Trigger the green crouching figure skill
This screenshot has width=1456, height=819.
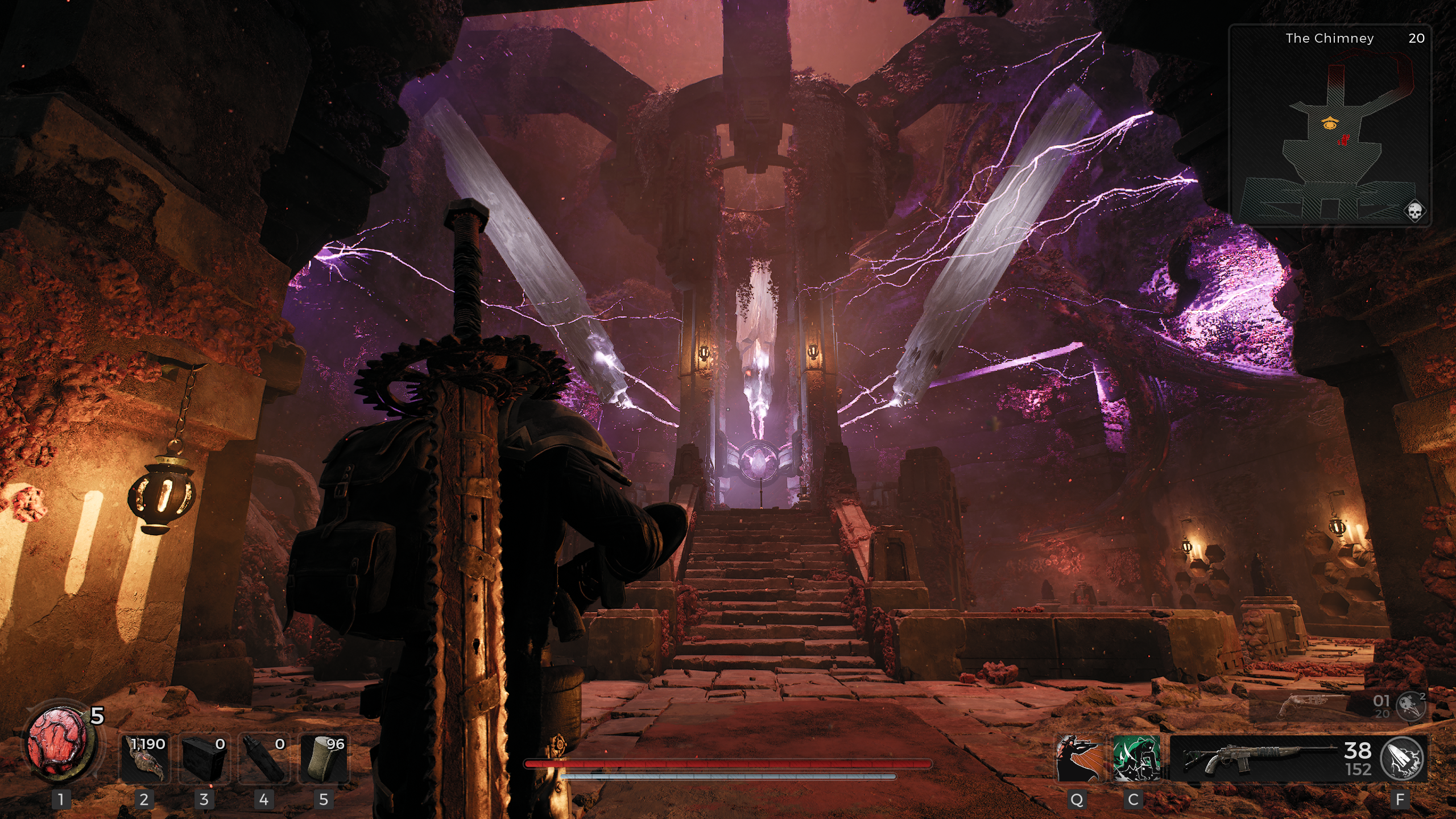click(x=1136, y=758)
